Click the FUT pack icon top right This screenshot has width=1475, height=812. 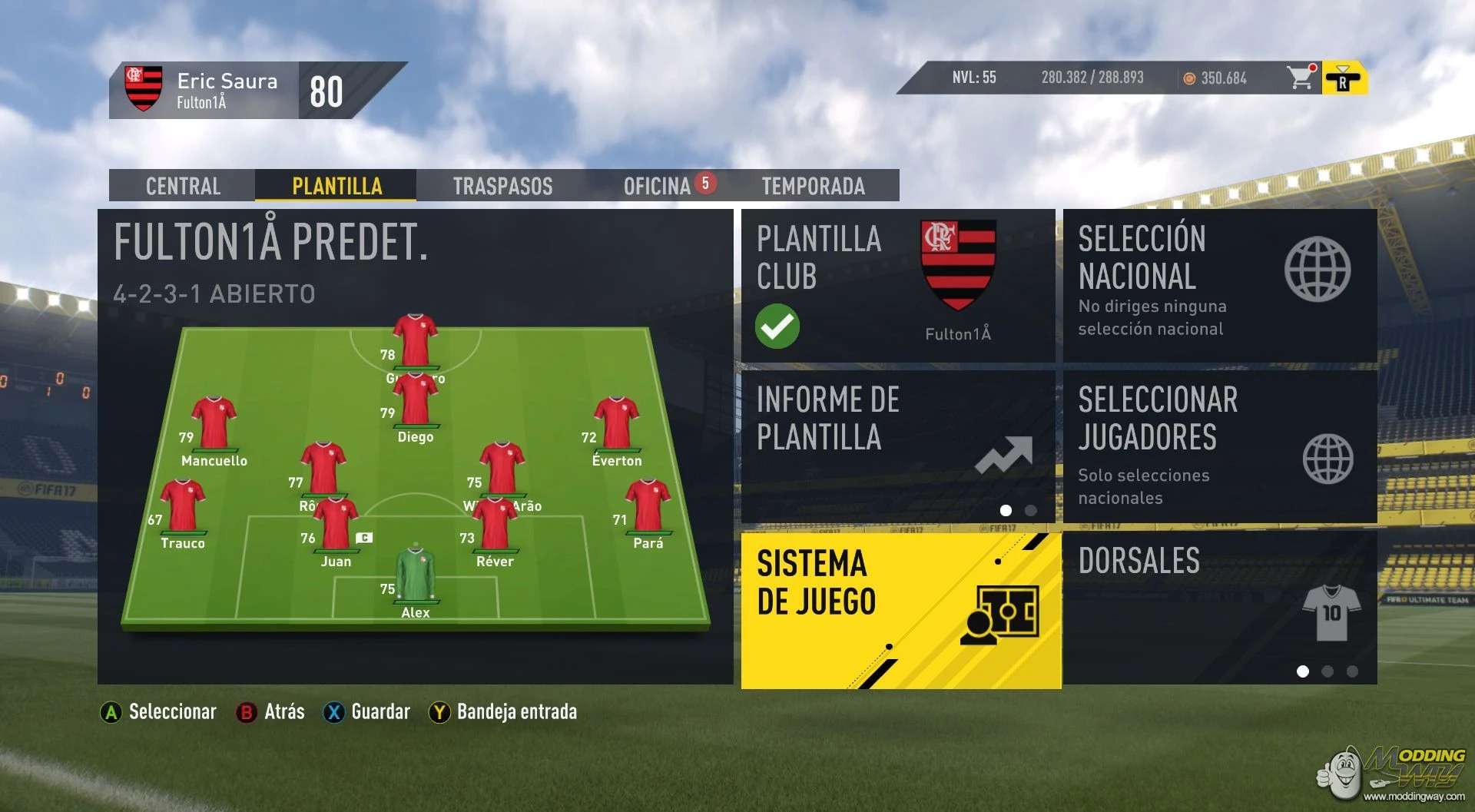(x=1344, y=78)
